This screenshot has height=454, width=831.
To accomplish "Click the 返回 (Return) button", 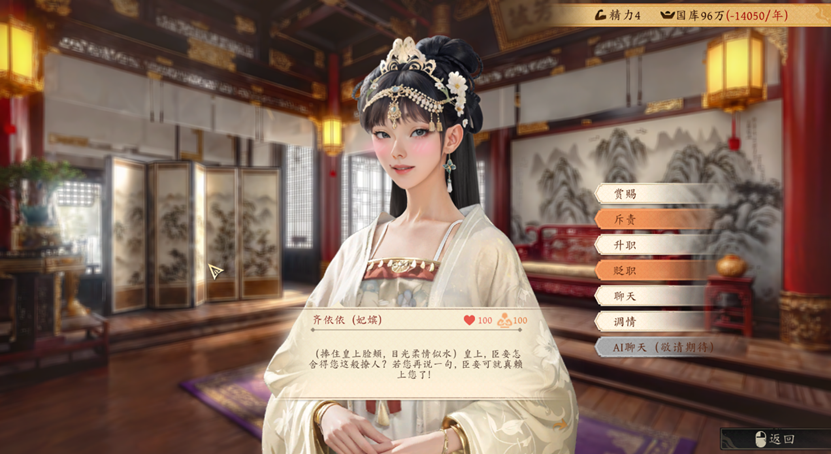I will click(773, 439).
